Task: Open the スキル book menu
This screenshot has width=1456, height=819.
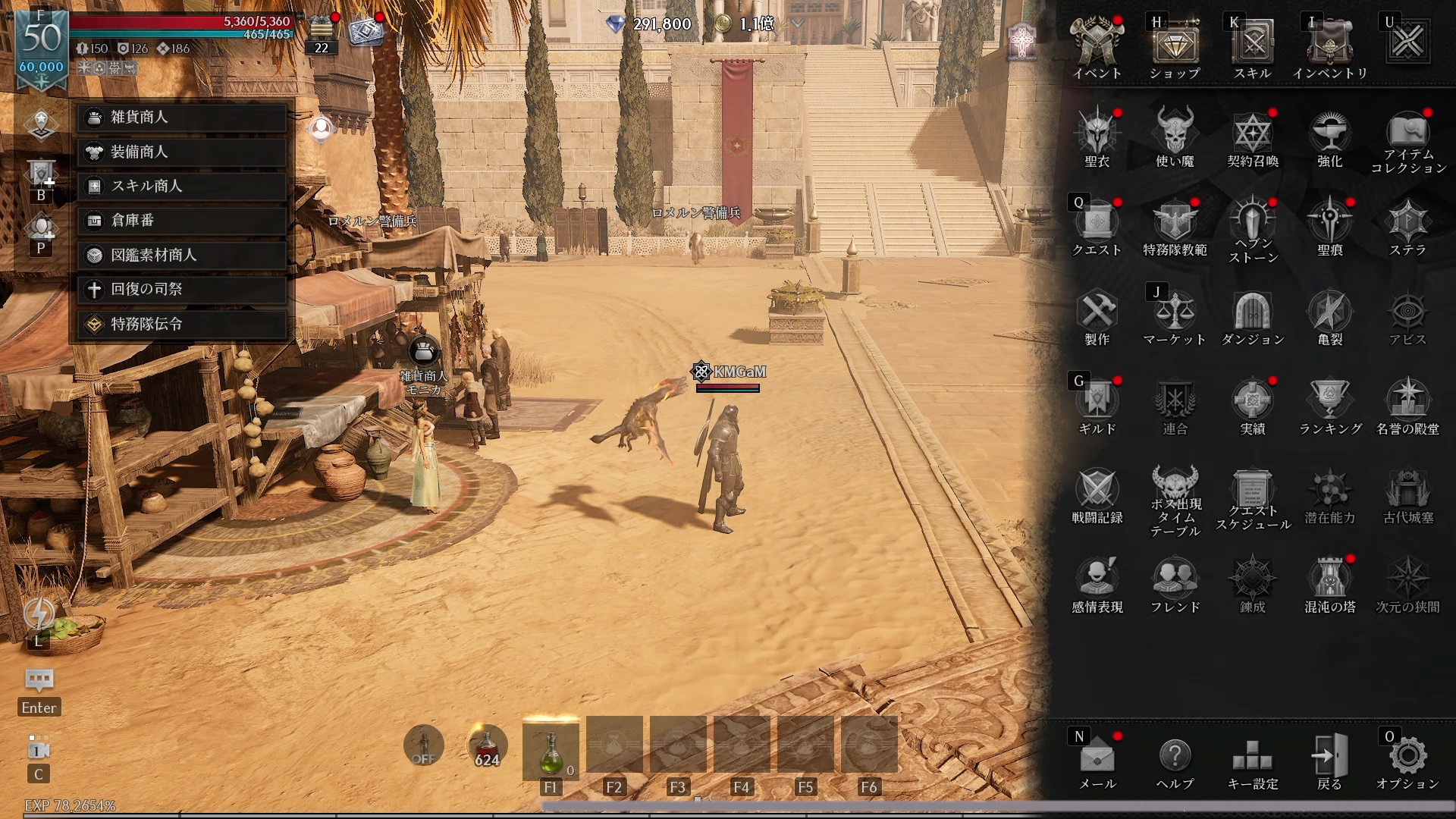Action: point(1252,45)
